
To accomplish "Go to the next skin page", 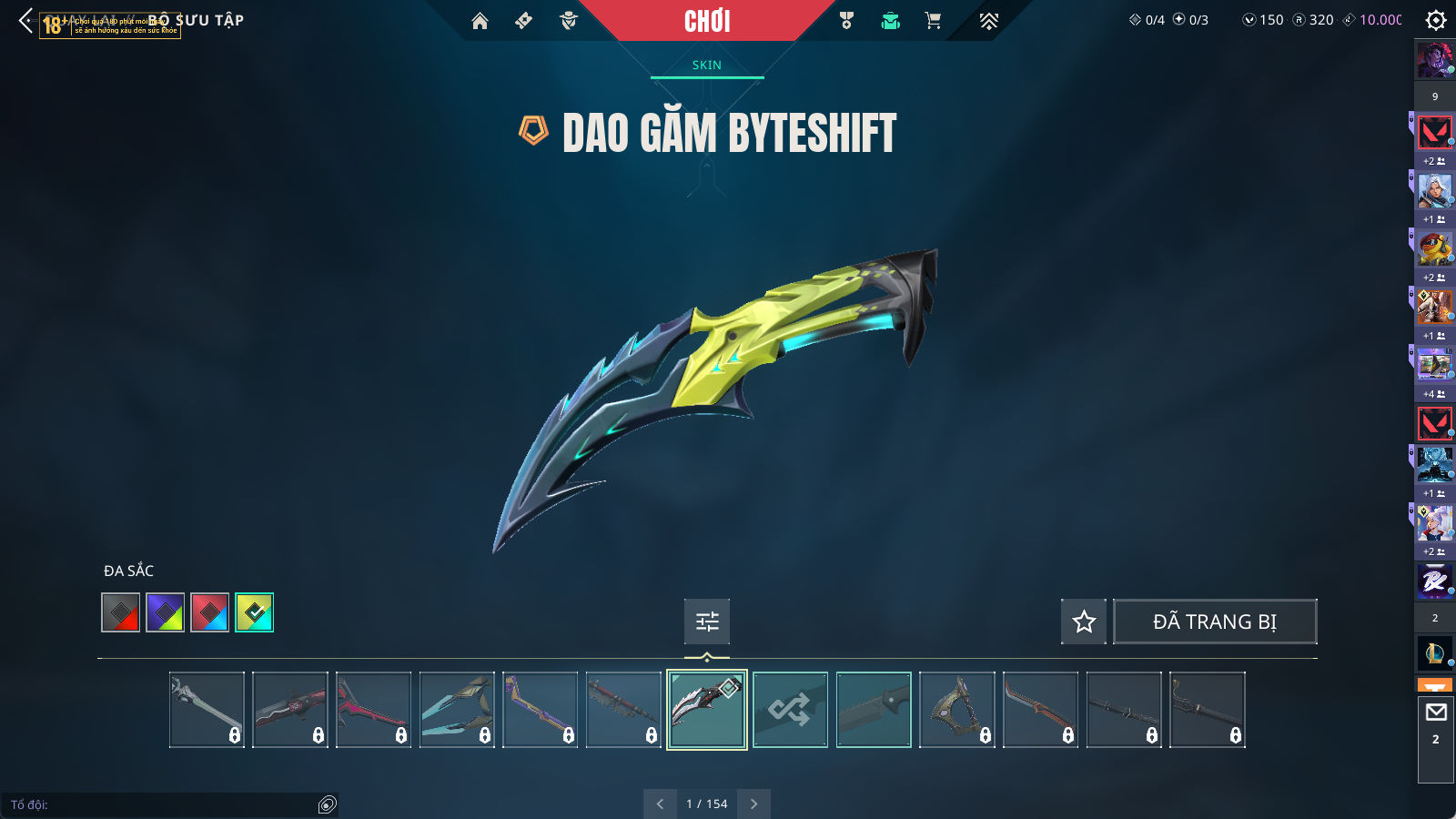I will coord(753,804).
